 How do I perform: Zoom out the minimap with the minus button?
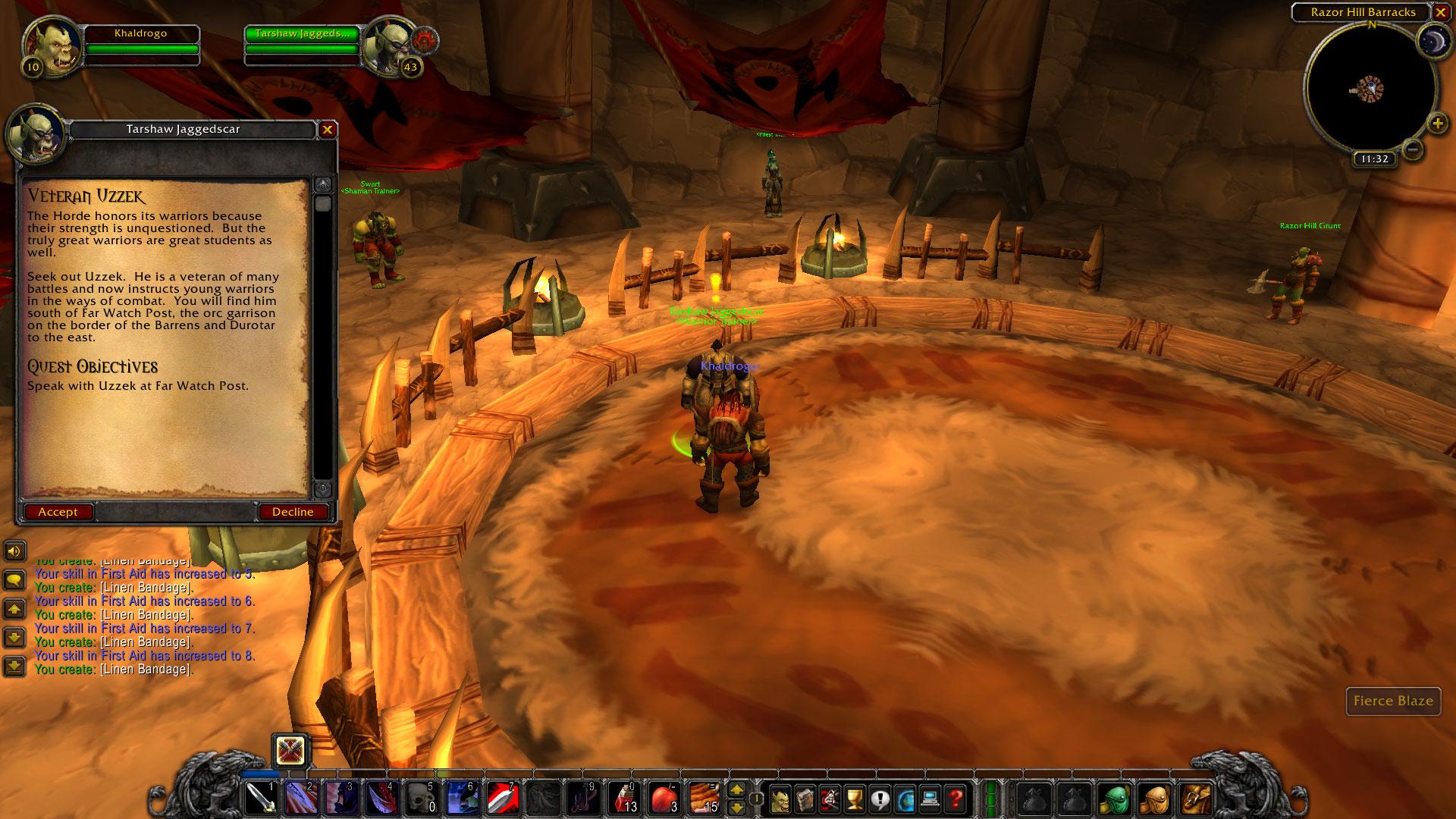[x=1412, y=151]
